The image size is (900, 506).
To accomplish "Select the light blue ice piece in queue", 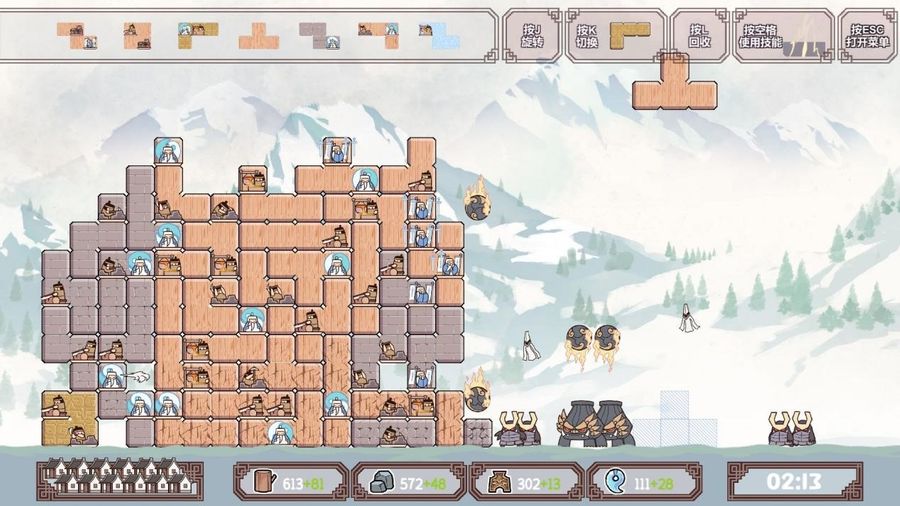I will point(438,36).
